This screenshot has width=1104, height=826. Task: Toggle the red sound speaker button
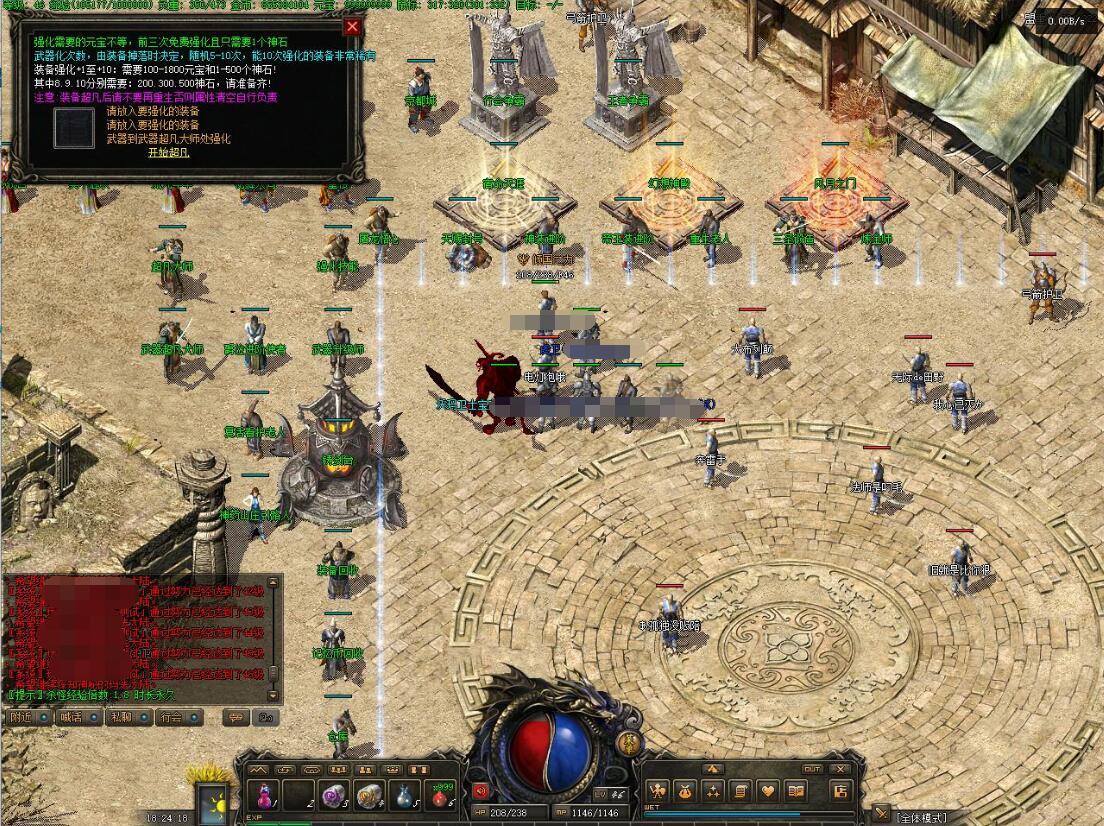pos(481,791)
